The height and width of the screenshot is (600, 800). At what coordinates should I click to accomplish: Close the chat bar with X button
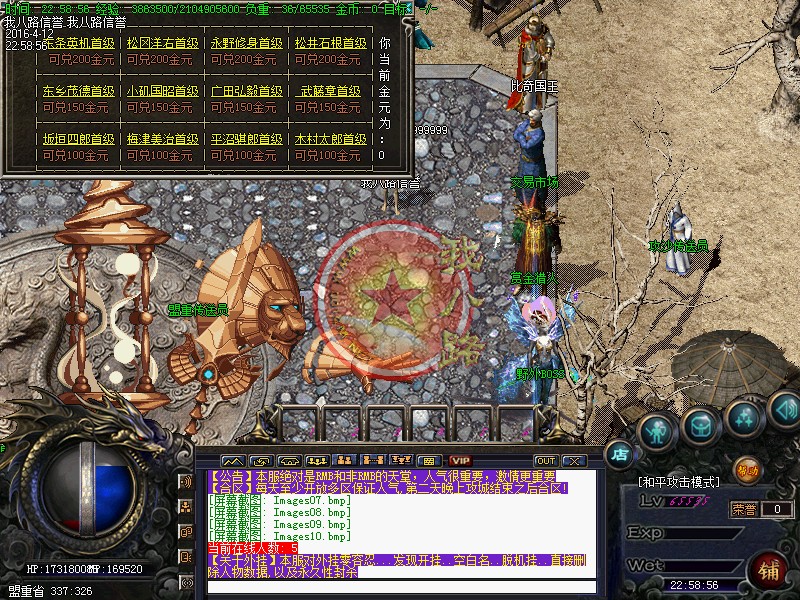pos(573,460)
